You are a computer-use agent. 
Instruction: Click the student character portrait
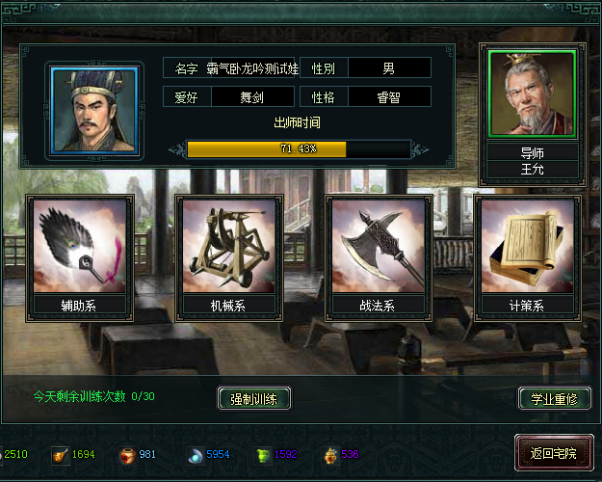coord(93,109)
